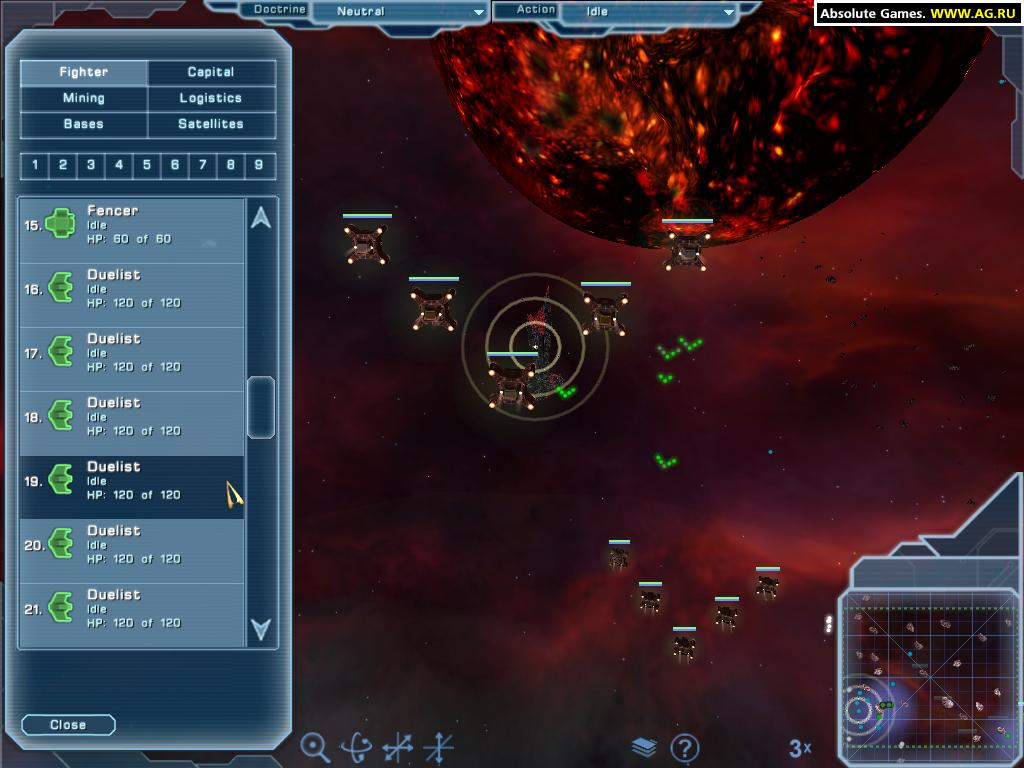This screenshot has height=768, width=1024.
Task: Select the Fencer in row 15
Action: pos(132,225)
